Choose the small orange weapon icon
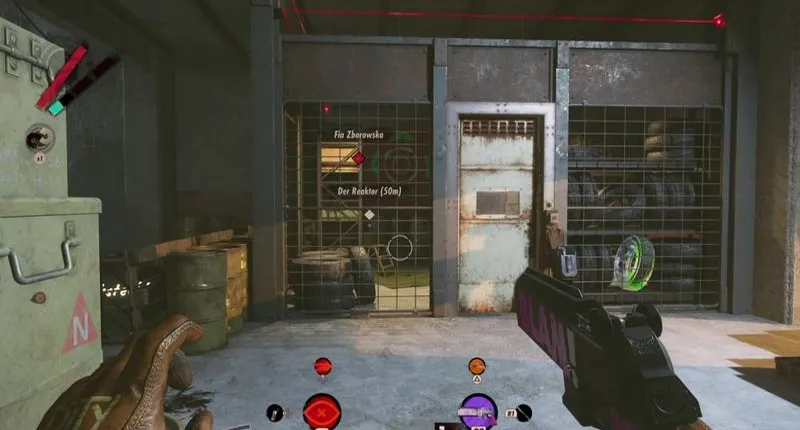 pos(477,367)
